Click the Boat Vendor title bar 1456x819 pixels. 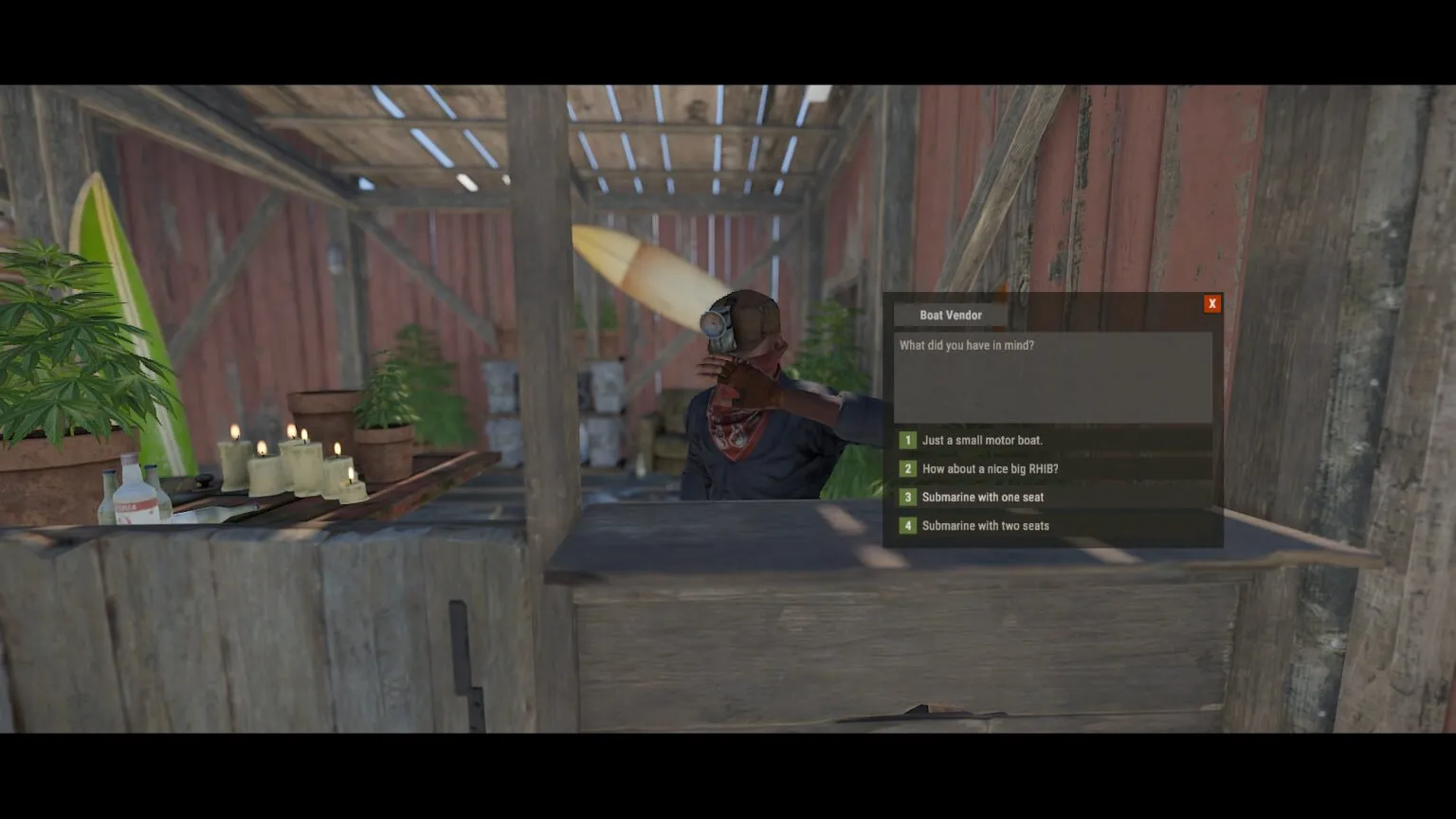951,315
